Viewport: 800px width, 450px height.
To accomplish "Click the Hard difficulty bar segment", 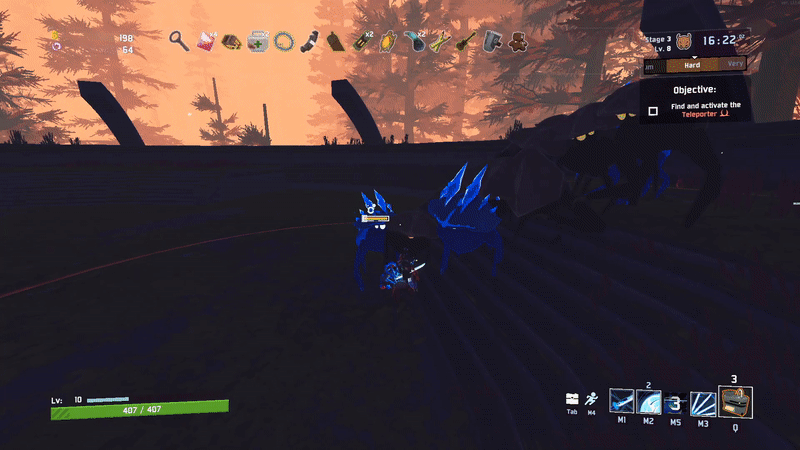I will (x=690, y=66).
